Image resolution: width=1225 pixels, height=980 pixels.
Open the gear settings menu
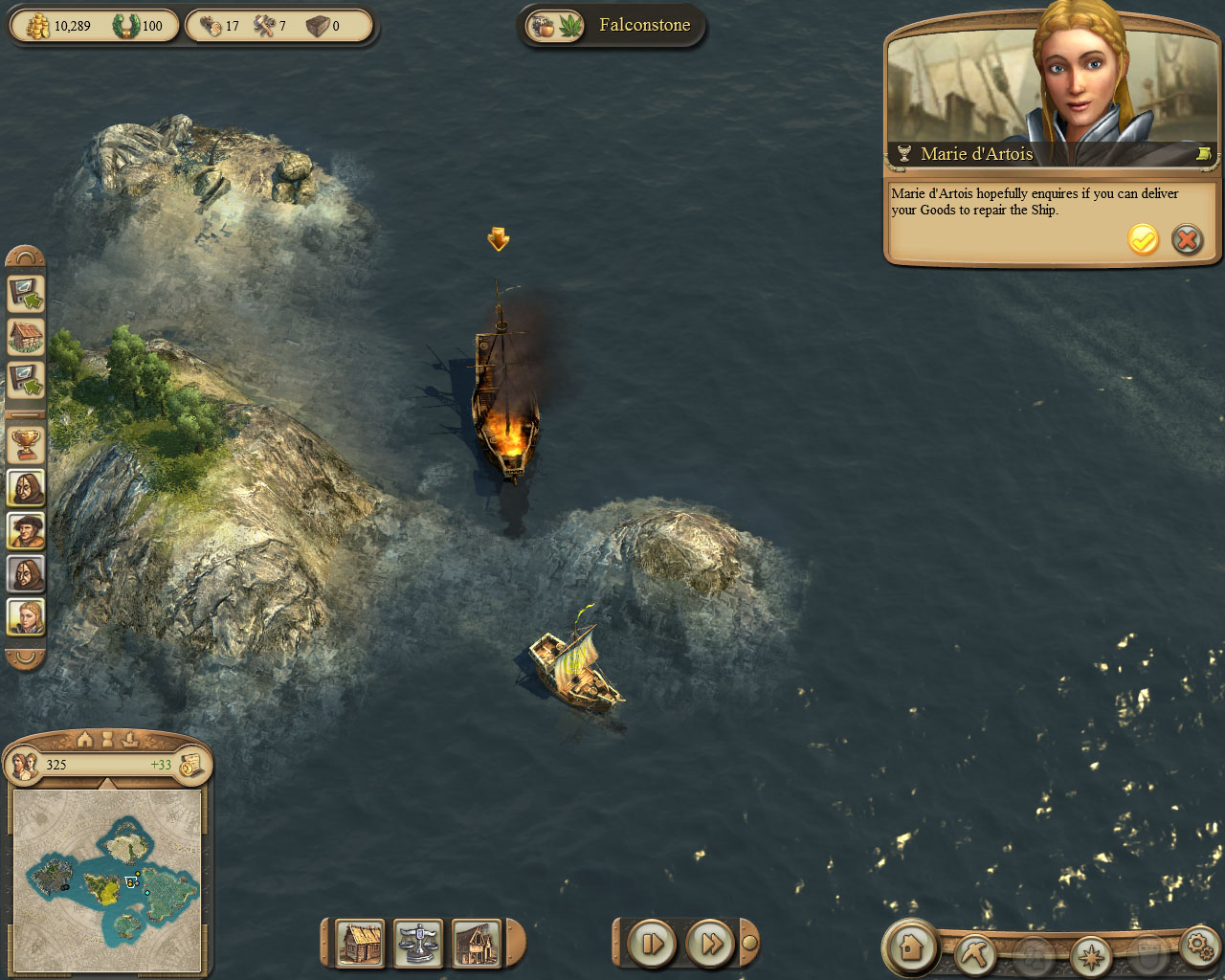tap(1199, 946)
